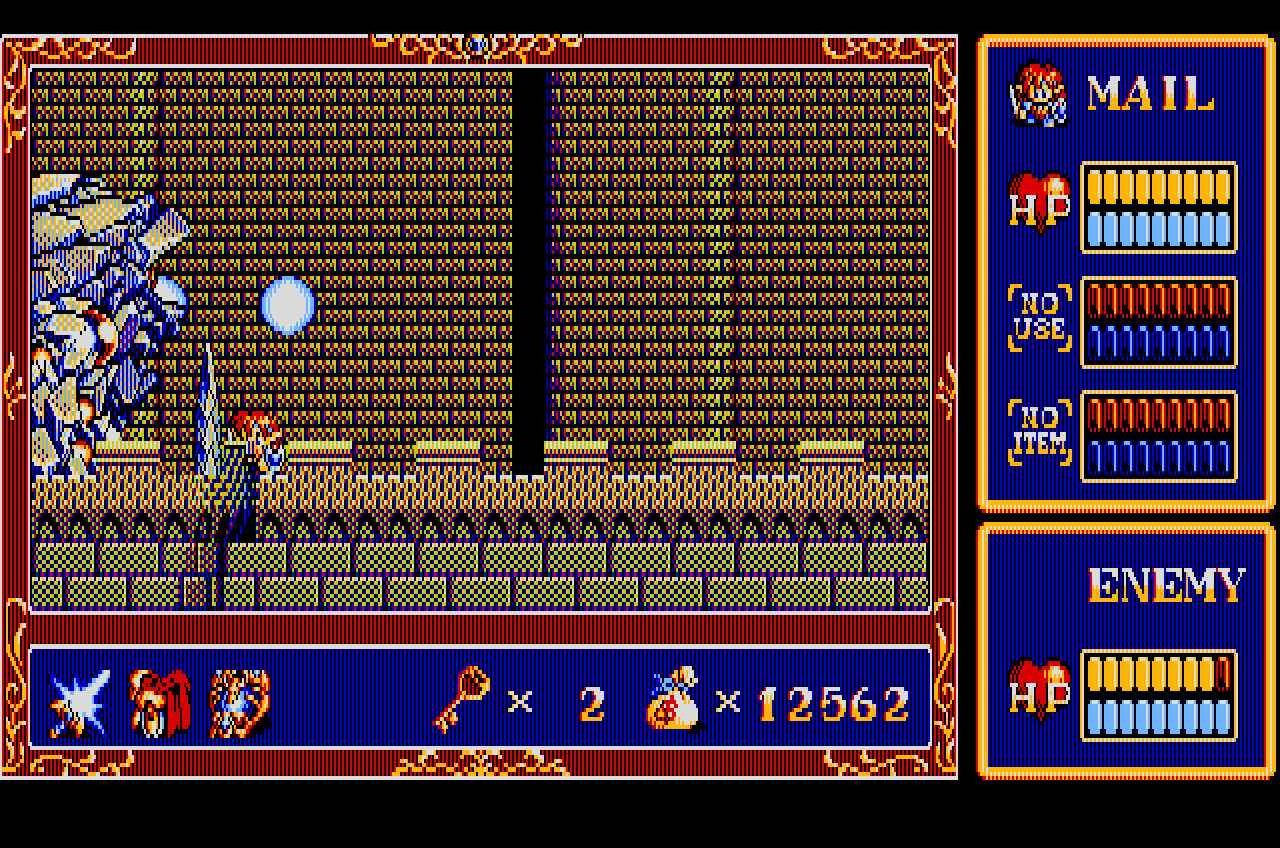Toggle the NO USE magic slot

tap(1037, 320)
